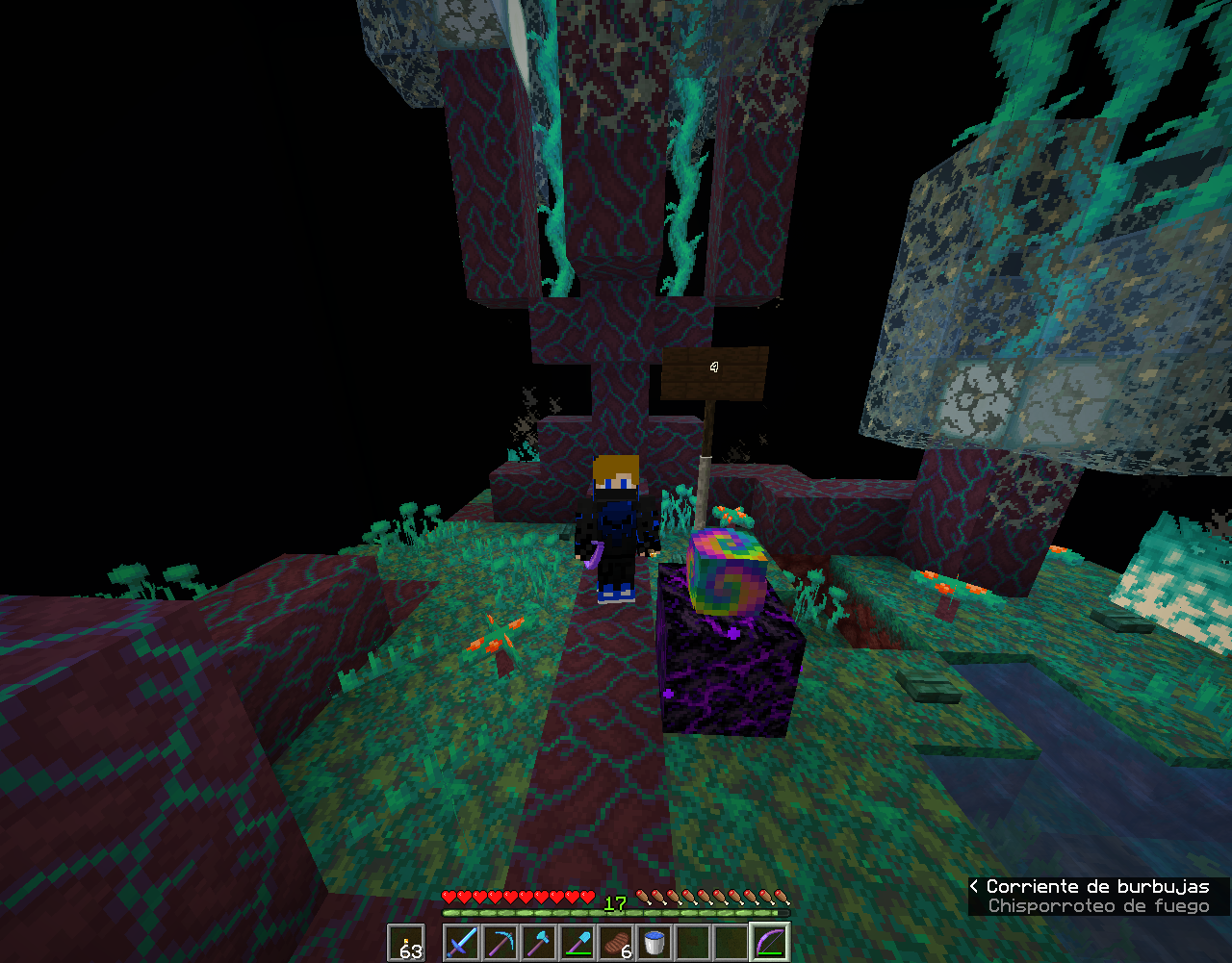Pick the water bucket slot

tap(654, 942)
